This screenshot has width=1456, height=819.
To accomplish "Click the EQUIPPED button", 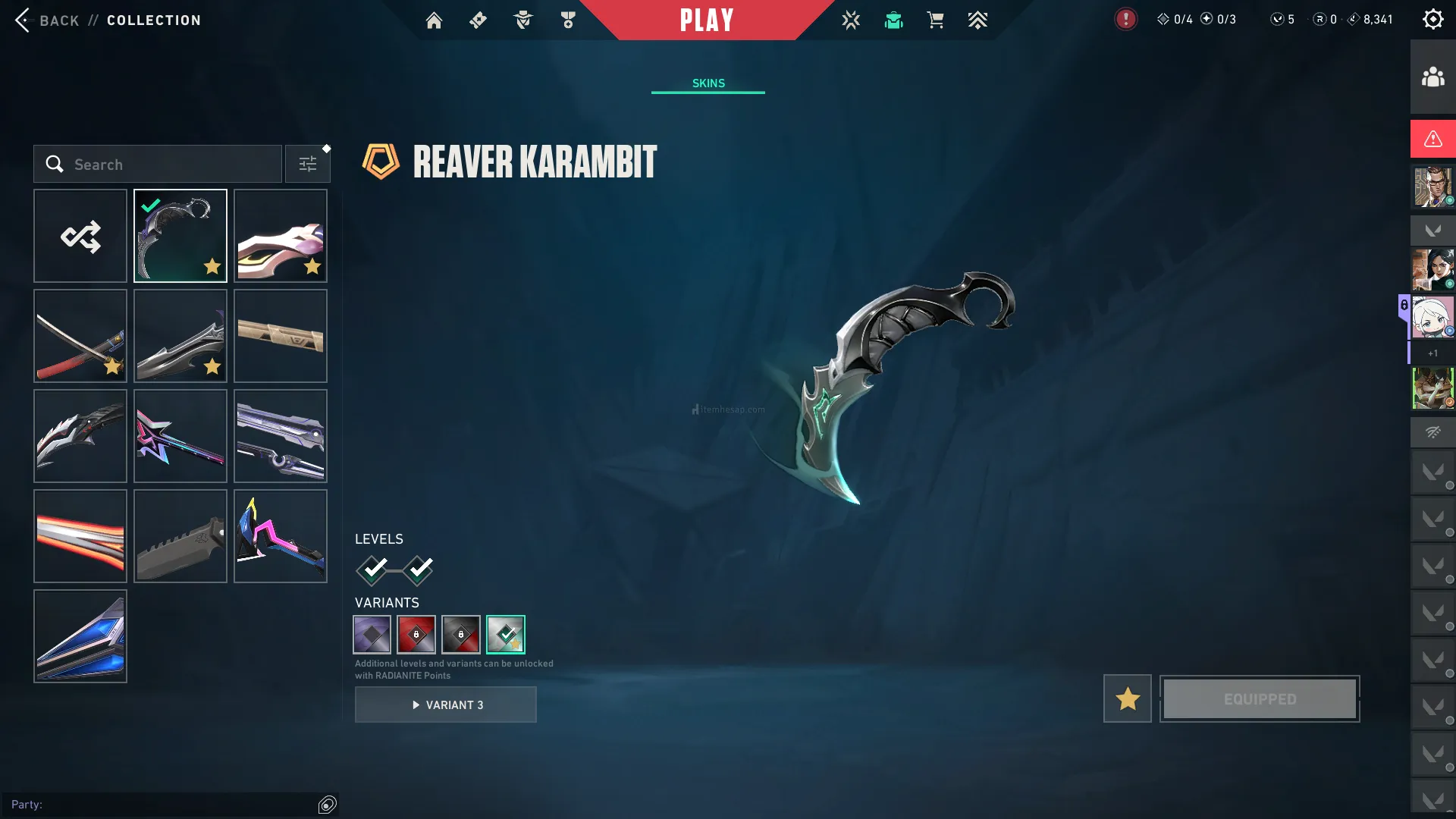I will [x=1260, y=698].
